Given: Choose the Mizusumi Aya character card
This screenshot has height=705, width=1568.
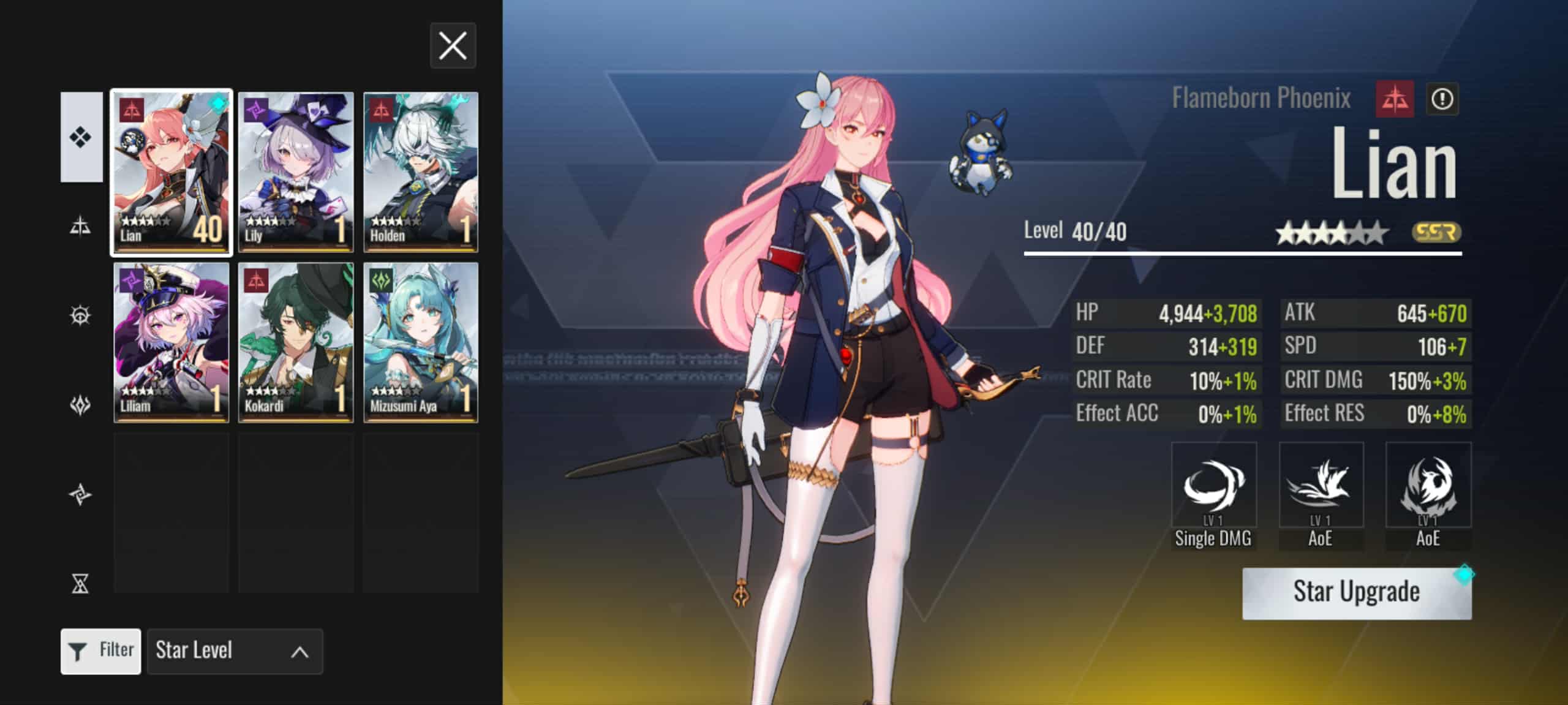Looking at the screenshot, I should click(x=421, y=342).
